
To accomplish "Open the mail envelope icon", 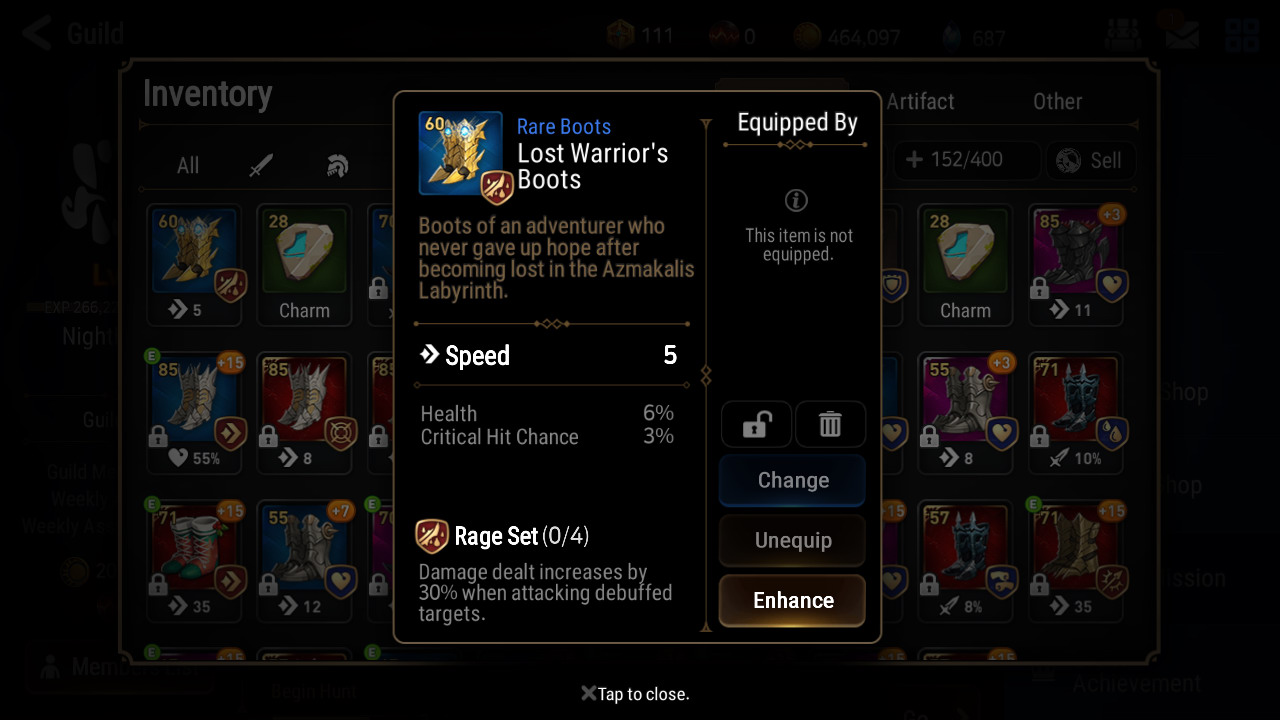I will click(x=1181, y=35).
